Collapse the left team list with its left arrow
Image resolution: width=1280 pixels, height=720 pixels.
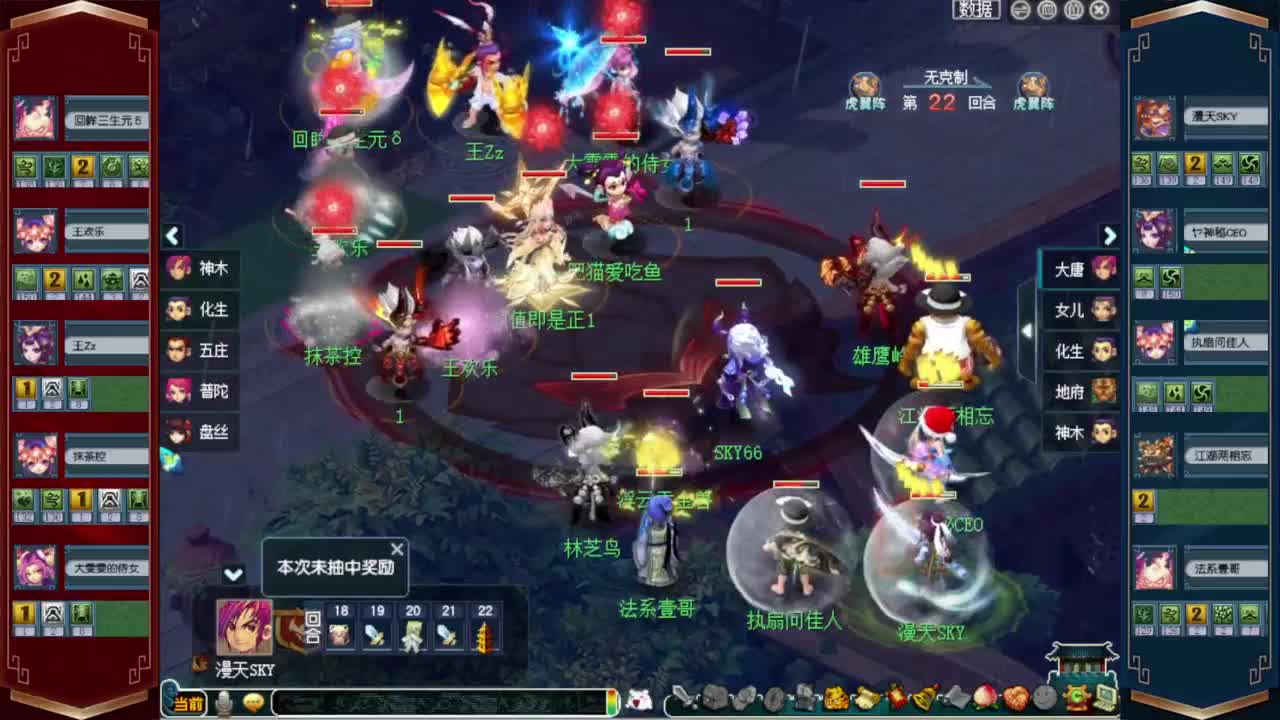[172, 236]
